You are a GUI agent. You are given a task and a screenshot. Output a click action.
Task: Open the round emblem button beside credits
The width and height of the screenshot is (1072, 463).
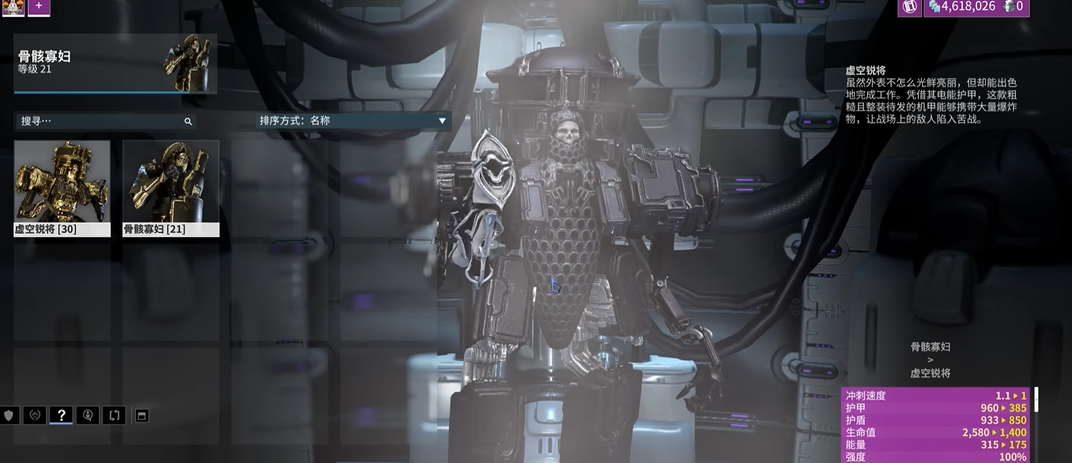pos(909,7)
